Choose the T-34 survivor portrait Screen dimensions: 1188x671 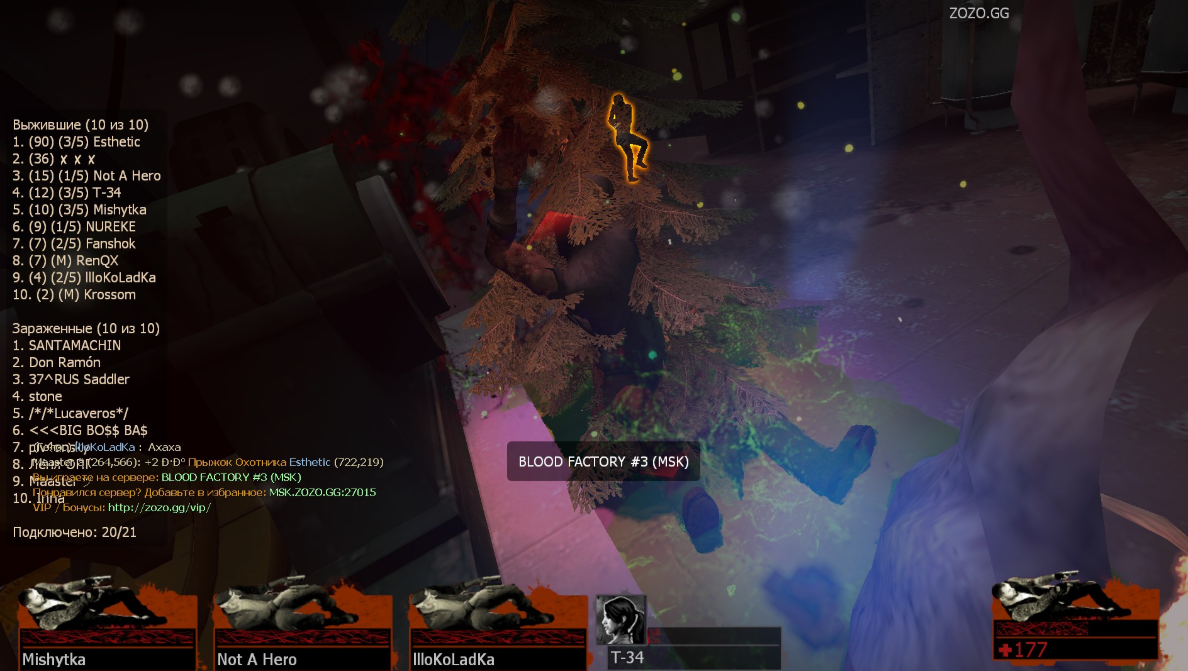coord(621,620)
